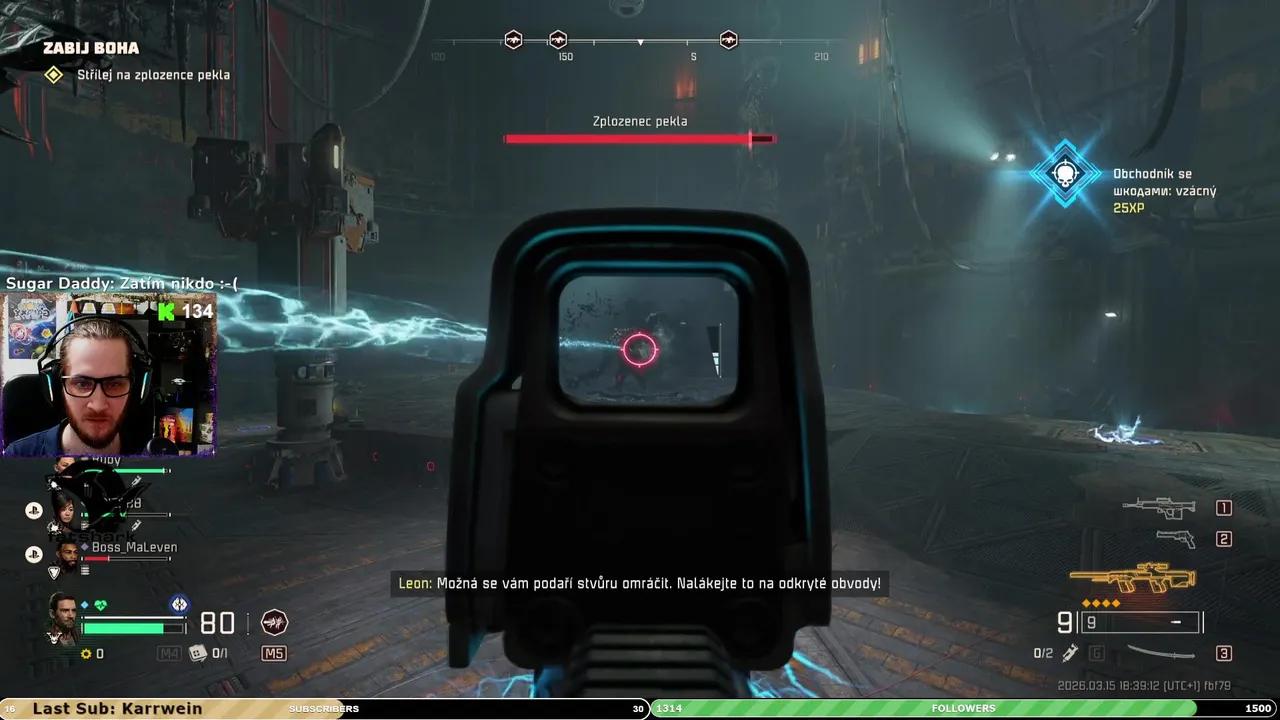This screenshot has width=1280, height=720.
Task: Select the blue skull challenge notification icon
Action: (x=1065, y=174)
